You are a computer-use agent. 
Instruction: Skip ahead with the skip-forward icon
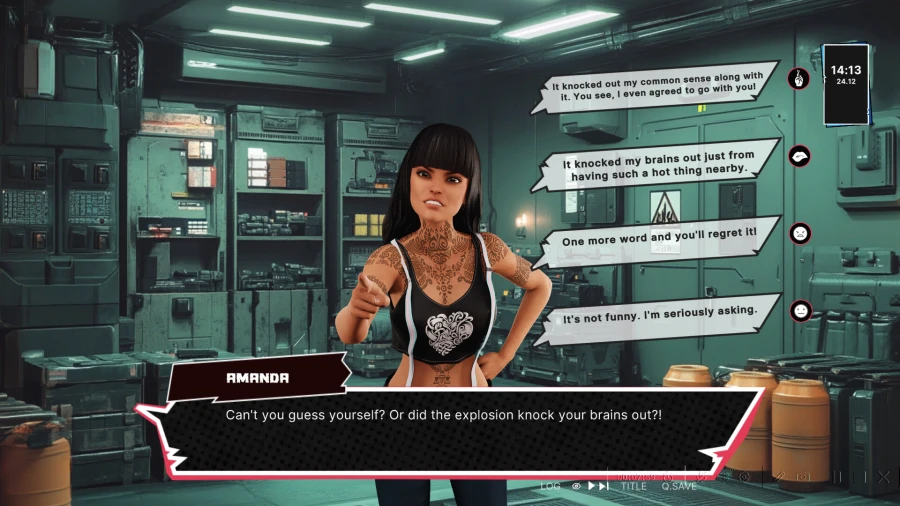click(604, 486)
